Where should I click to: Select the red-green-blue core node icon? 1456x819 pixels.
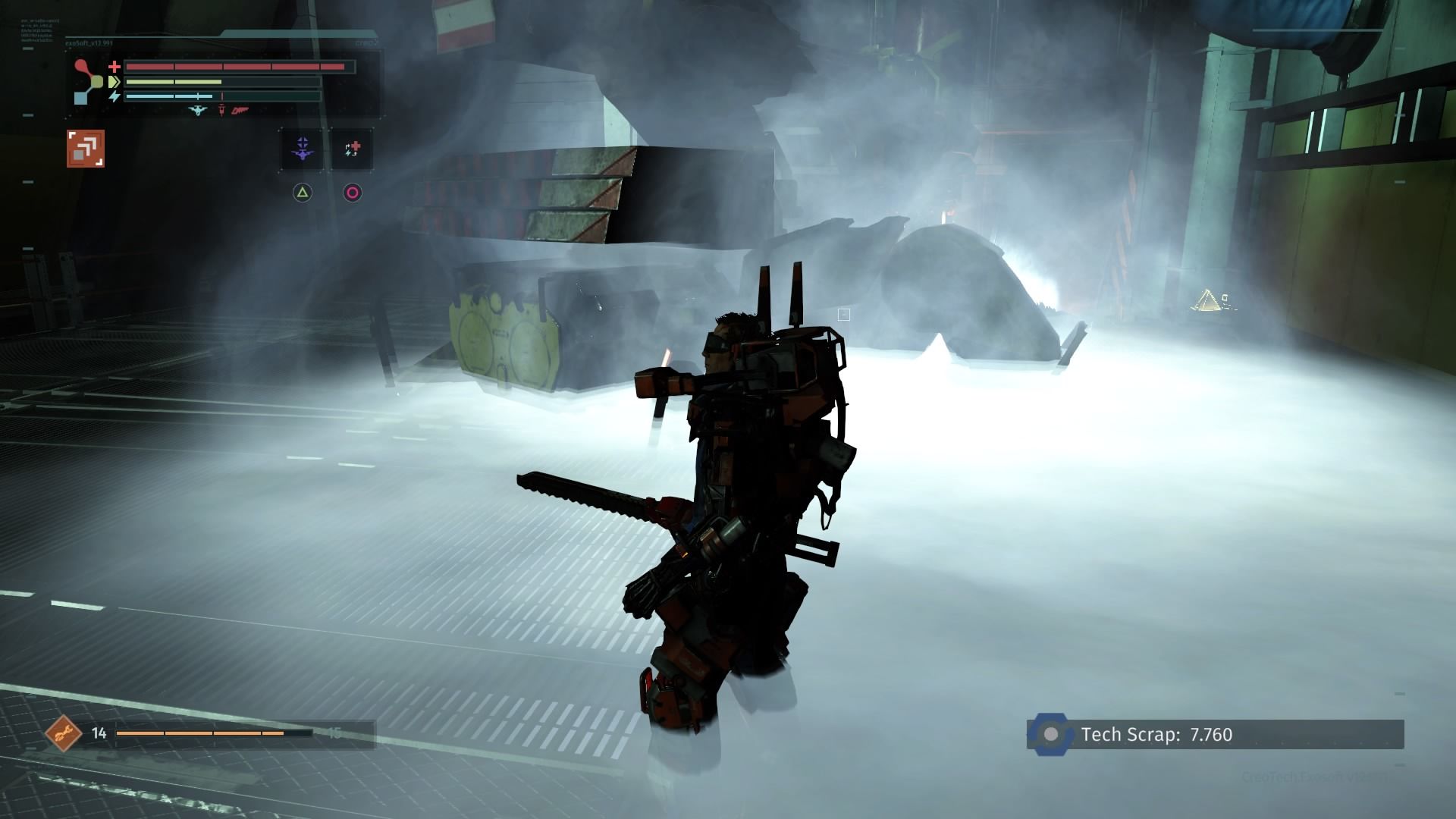click(x=89, y=81)
